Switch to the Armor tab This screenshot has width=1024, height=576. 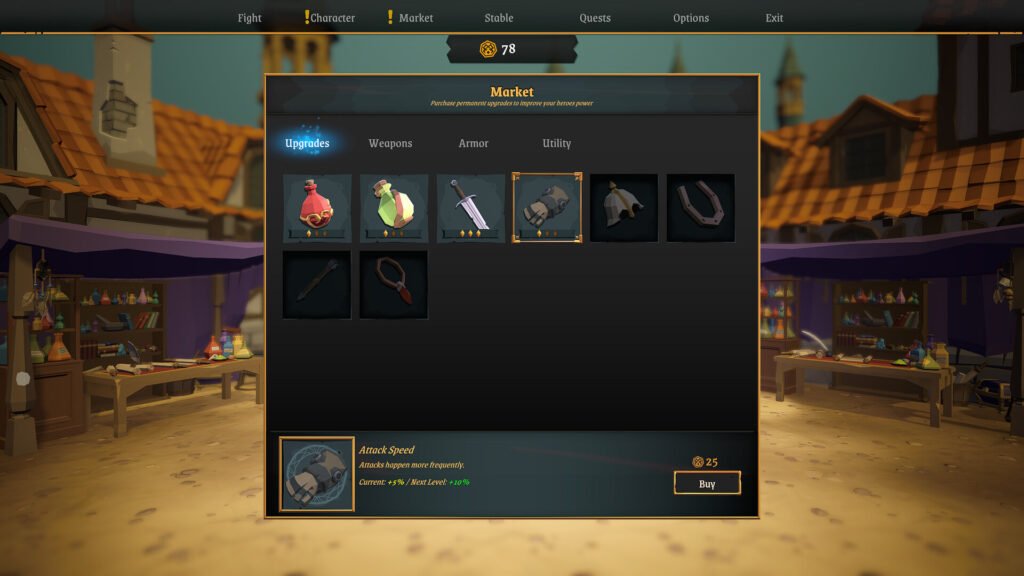point(474,144)
